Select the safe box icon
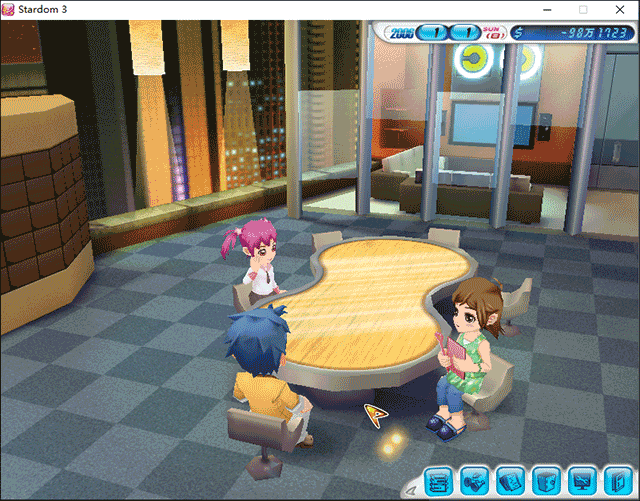 click(x=544, y=482)
